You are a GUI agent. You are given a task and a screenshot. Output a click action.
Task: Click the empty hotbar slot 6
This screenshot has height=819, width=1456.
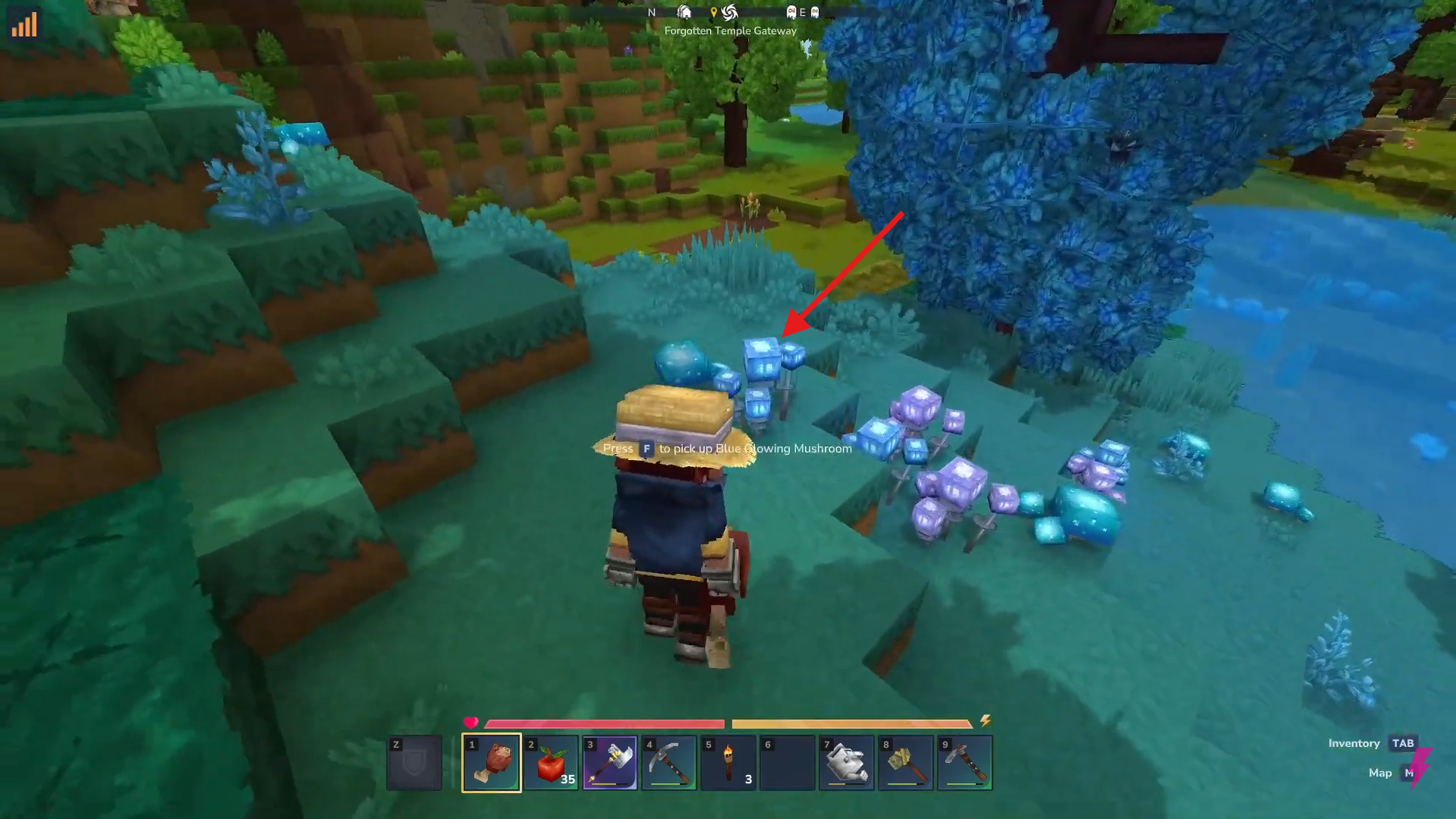787,762
